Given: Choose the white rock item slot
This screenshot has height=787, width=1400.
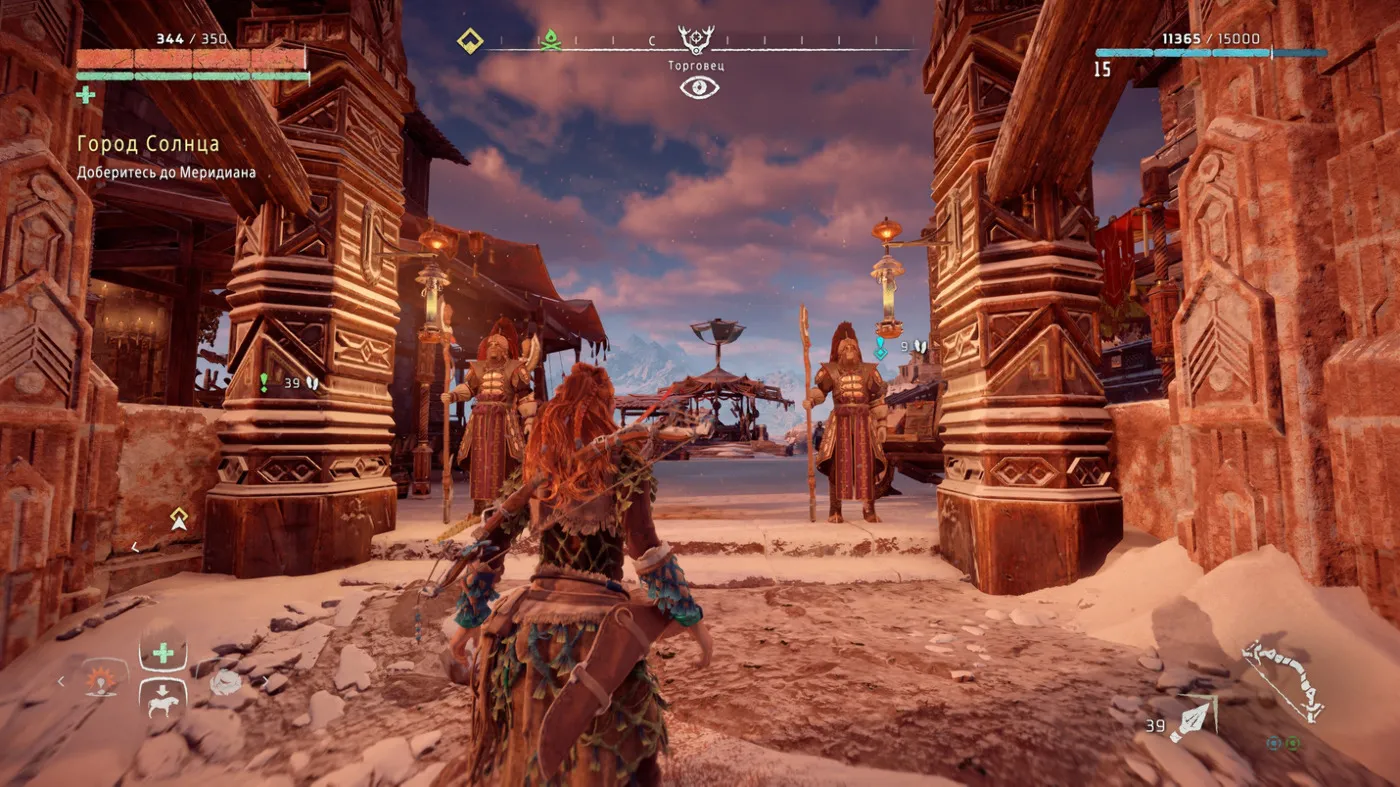Looking at the screenshot, I should 225,682.
